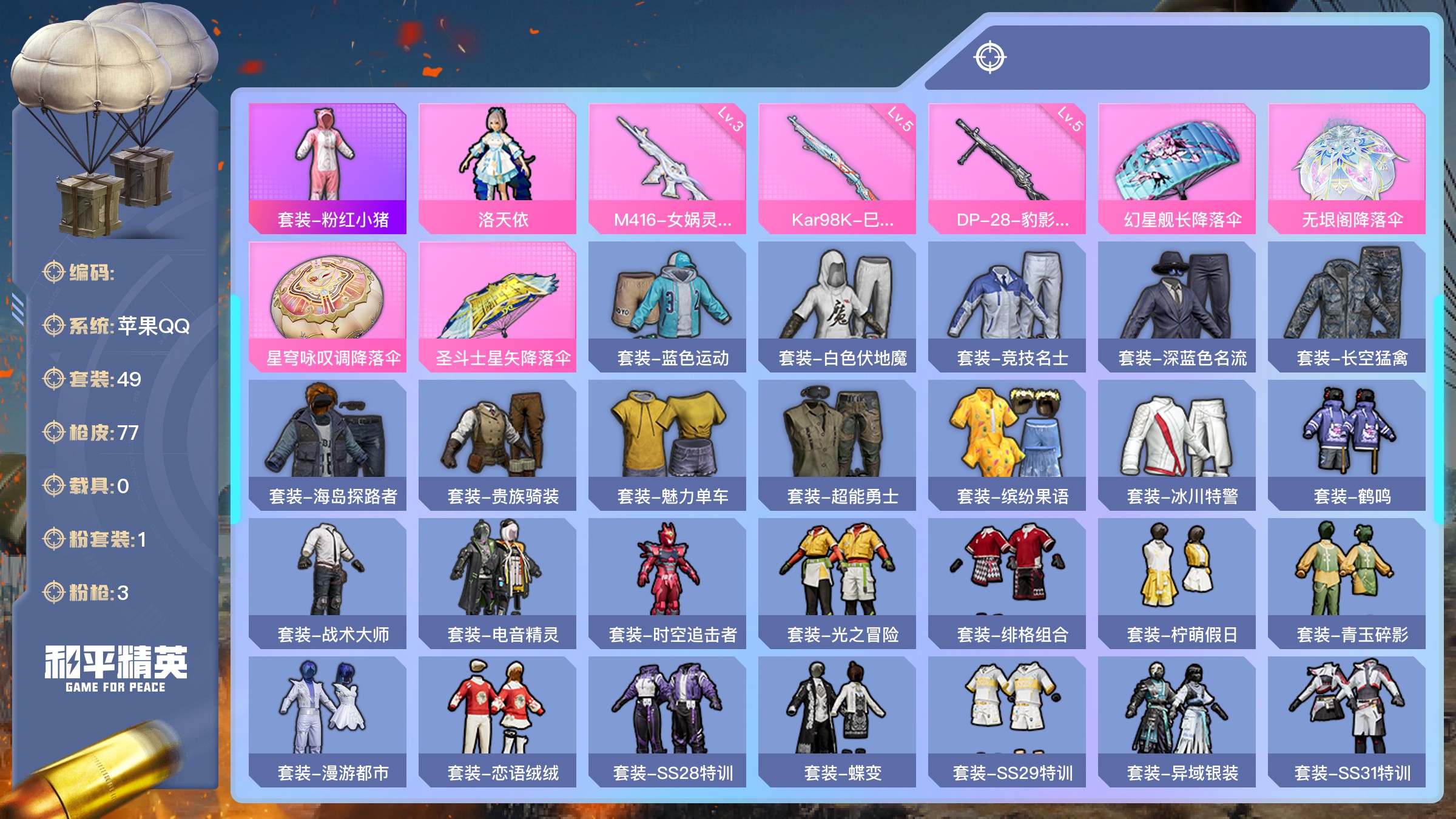Select the 套装-电音精灵 outfit tile
This screenshot has height=819, width=1456.
click(497, 584)
